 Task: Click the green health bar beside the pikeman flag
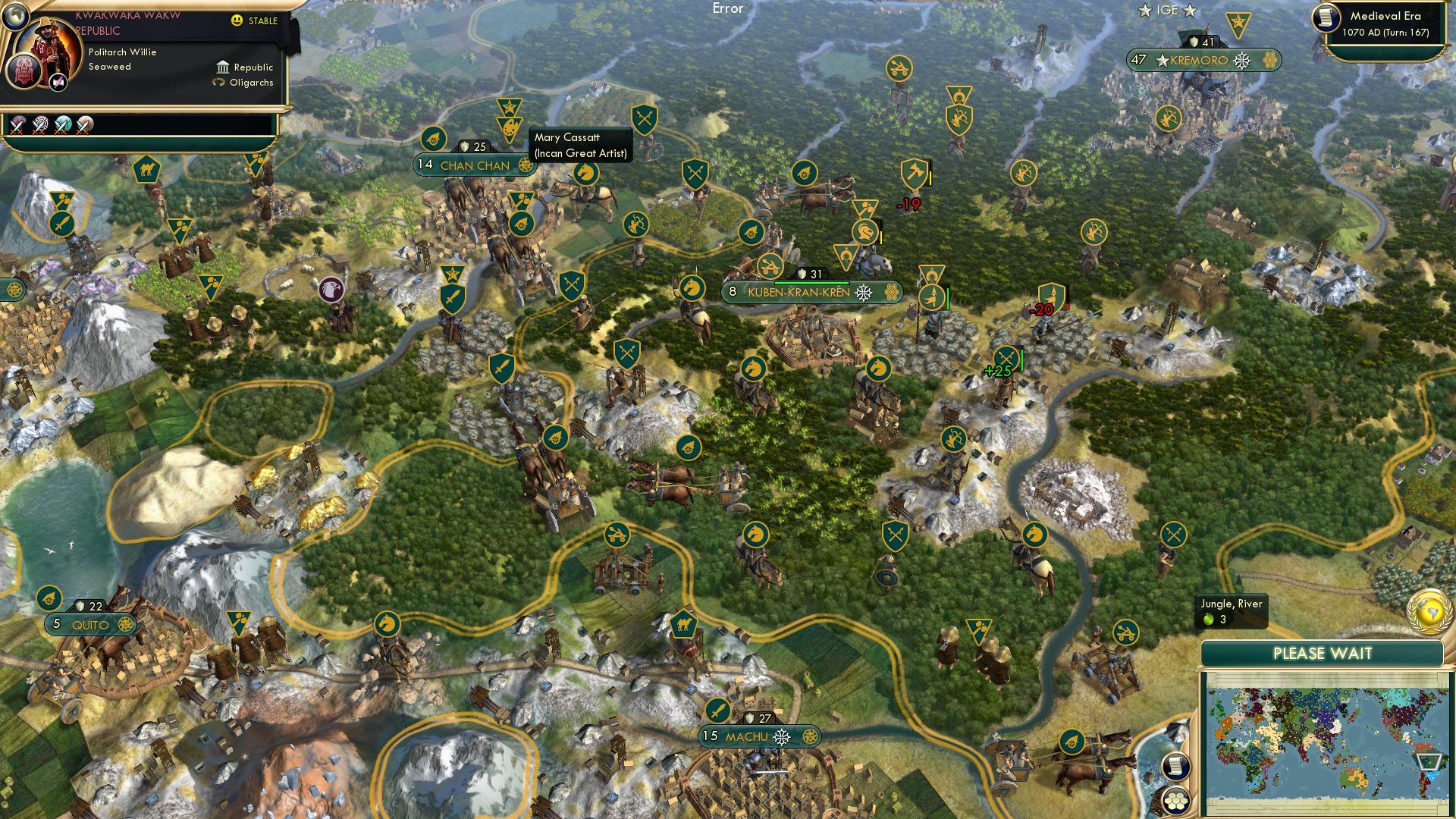point(946,297)
